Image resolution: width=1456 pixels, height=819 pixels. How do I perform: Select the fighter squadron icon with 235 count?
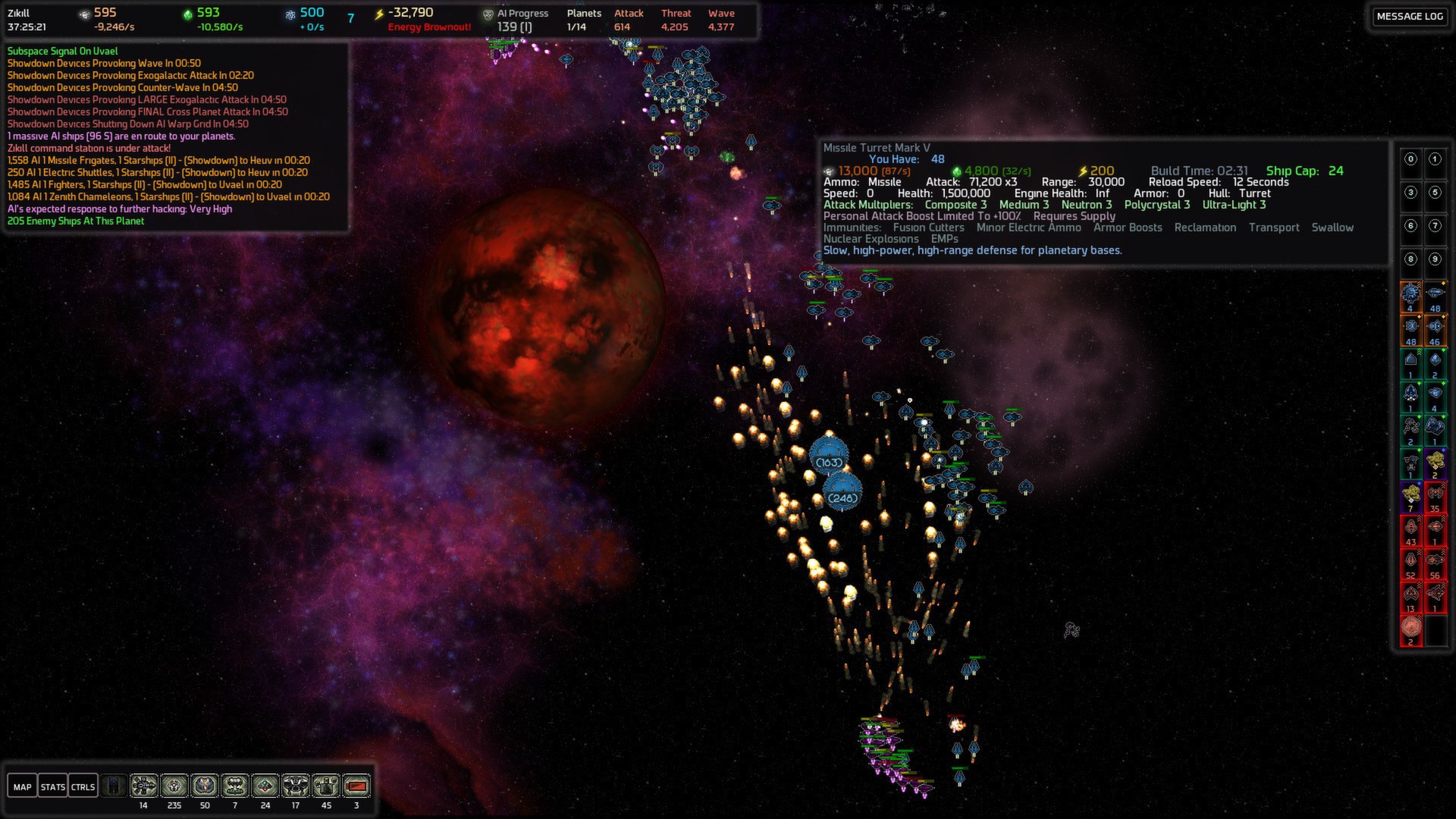[174, 786]
